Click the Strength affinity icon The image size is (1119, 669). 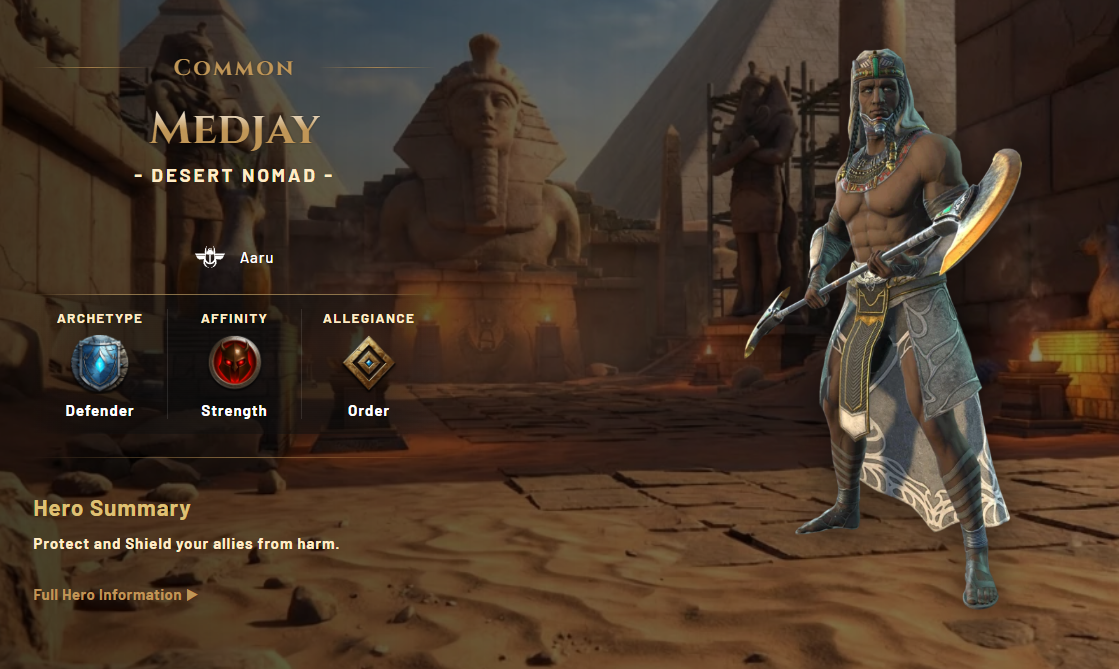234,363
